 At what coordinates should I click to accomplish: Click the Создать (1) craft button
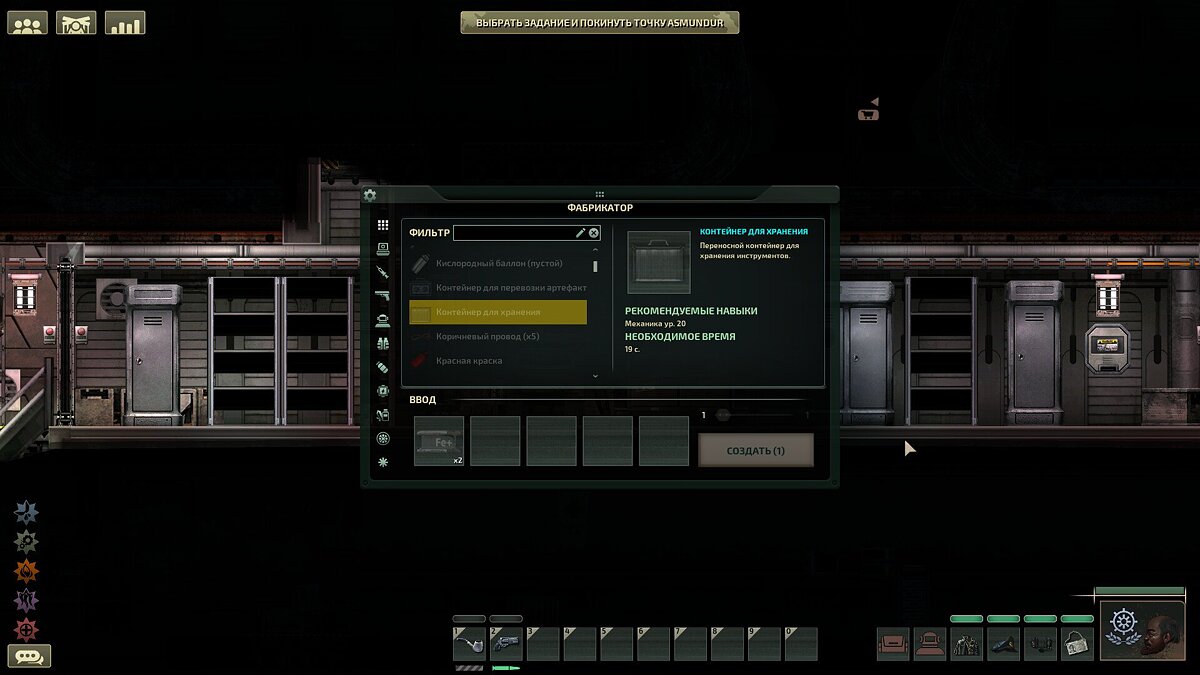coord(755,450)
